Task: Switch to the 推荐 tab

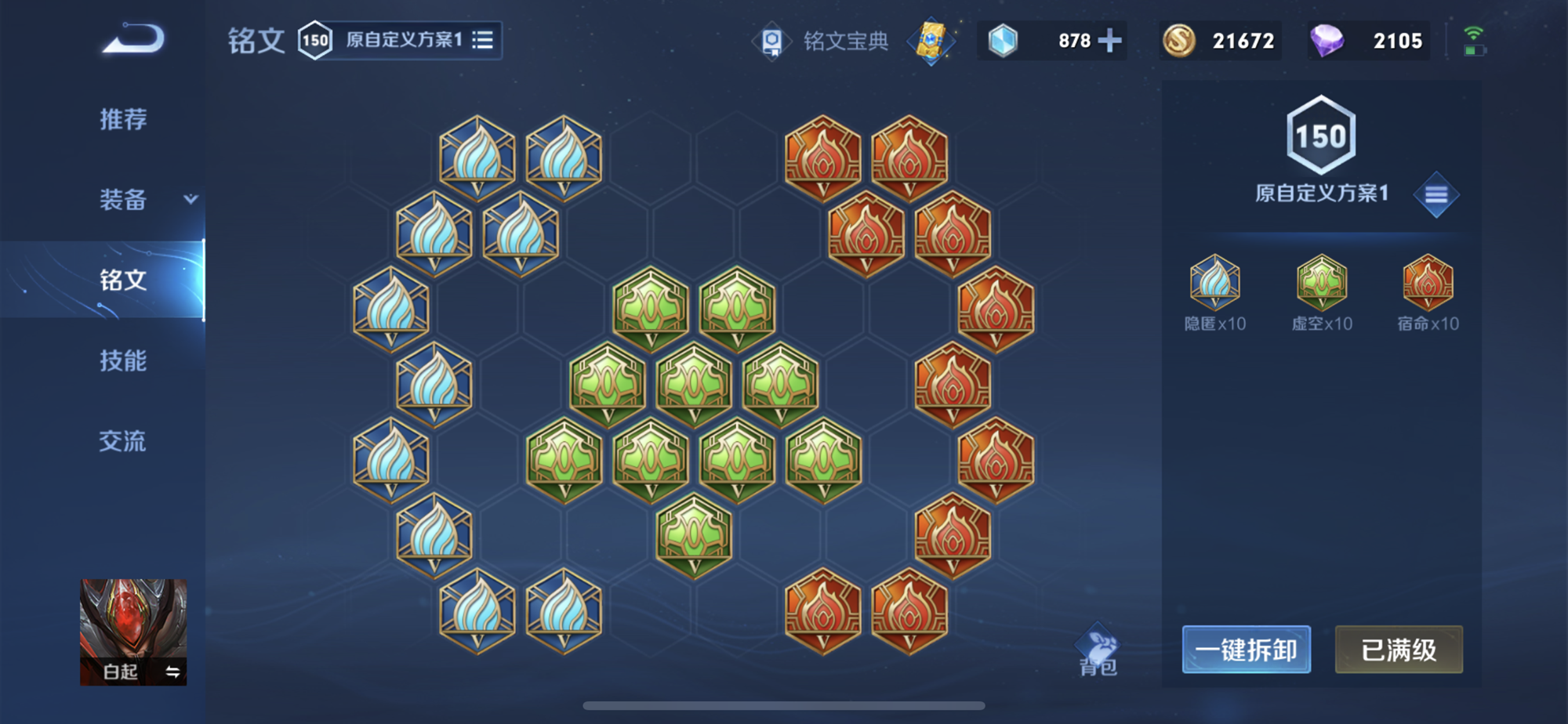Action: click(123, 119)
